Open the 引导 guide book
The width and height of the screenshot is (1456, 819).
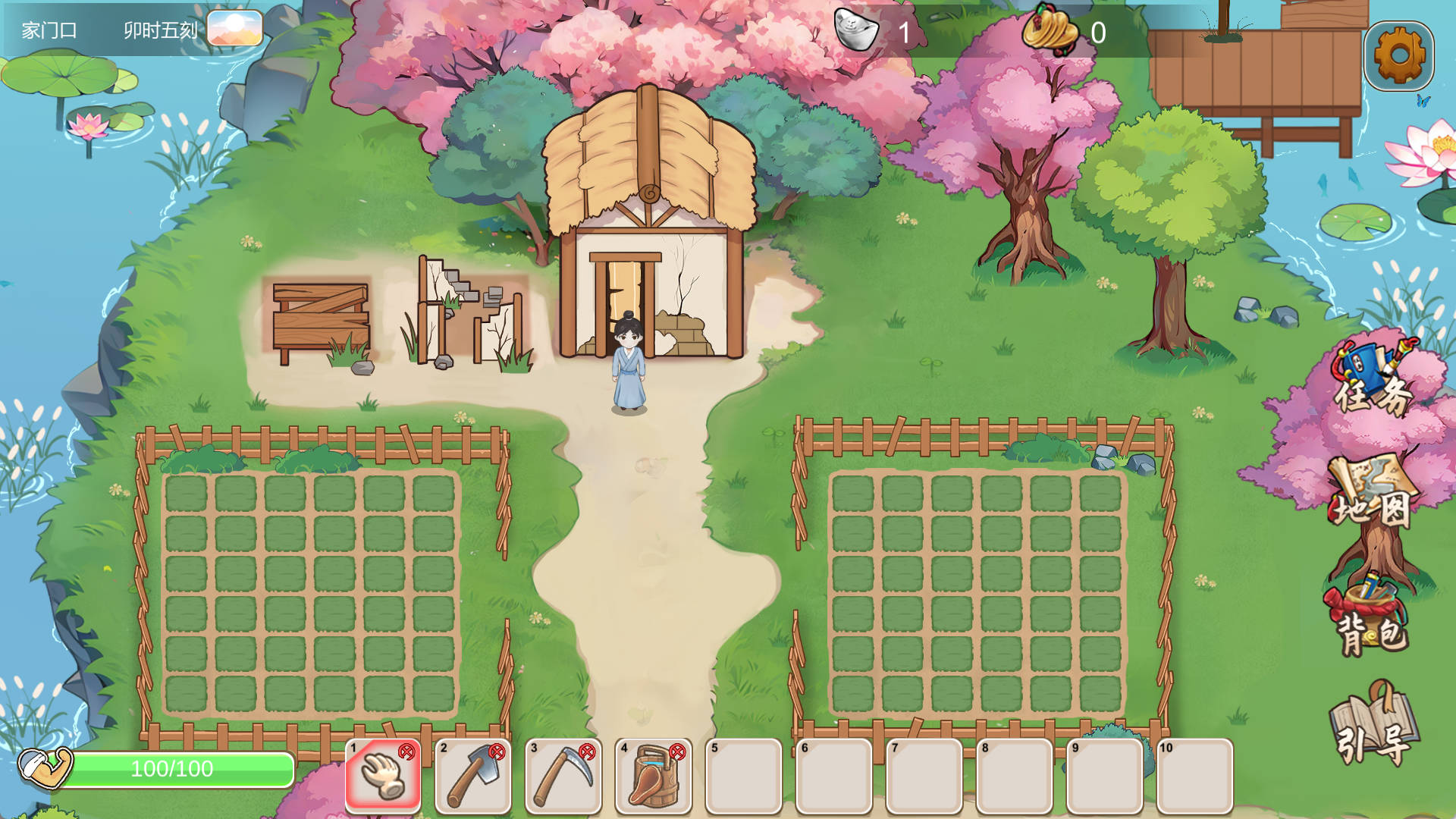coord(1373,724)
